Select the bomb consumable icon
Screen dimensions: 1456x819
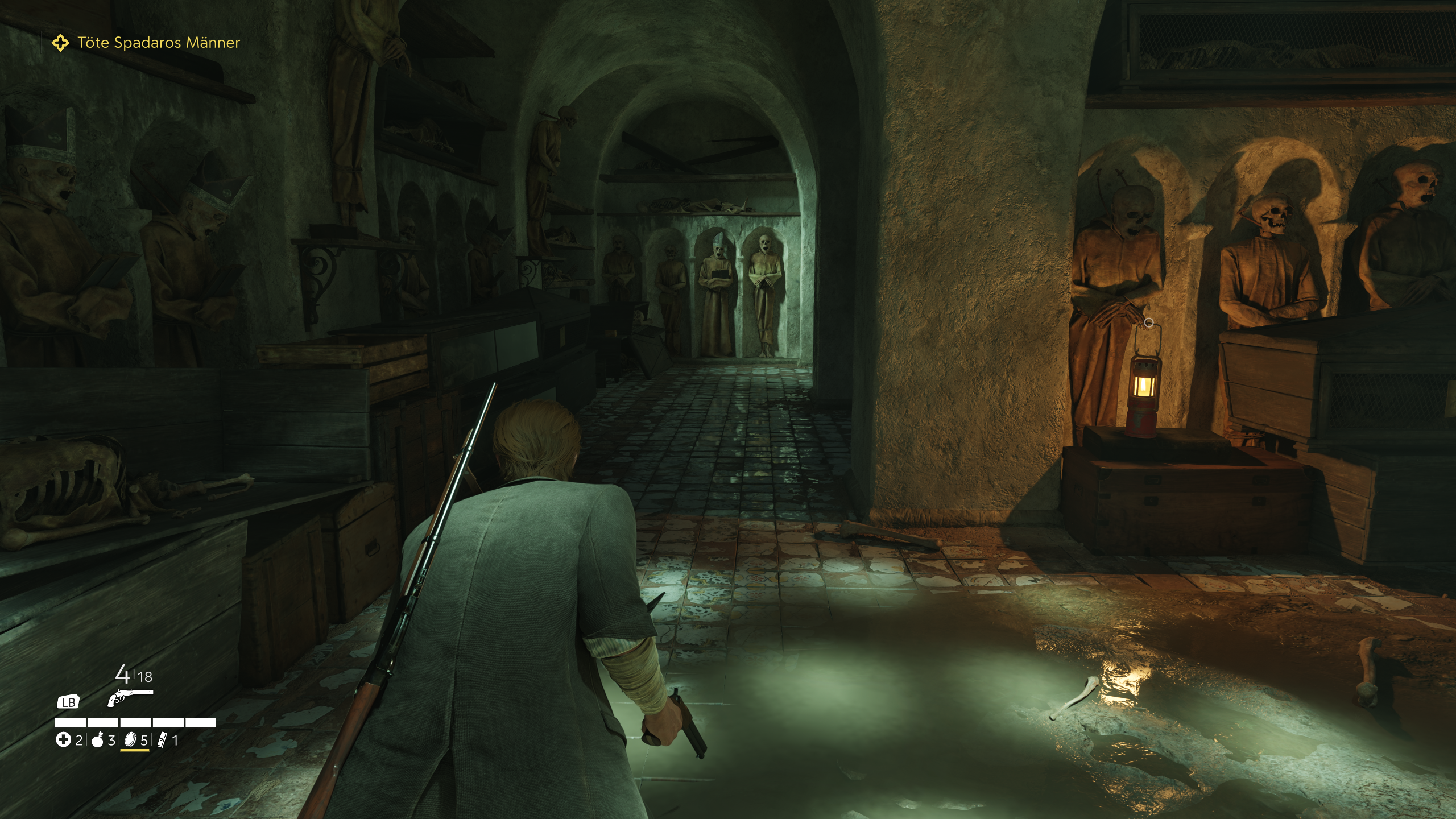97,741
